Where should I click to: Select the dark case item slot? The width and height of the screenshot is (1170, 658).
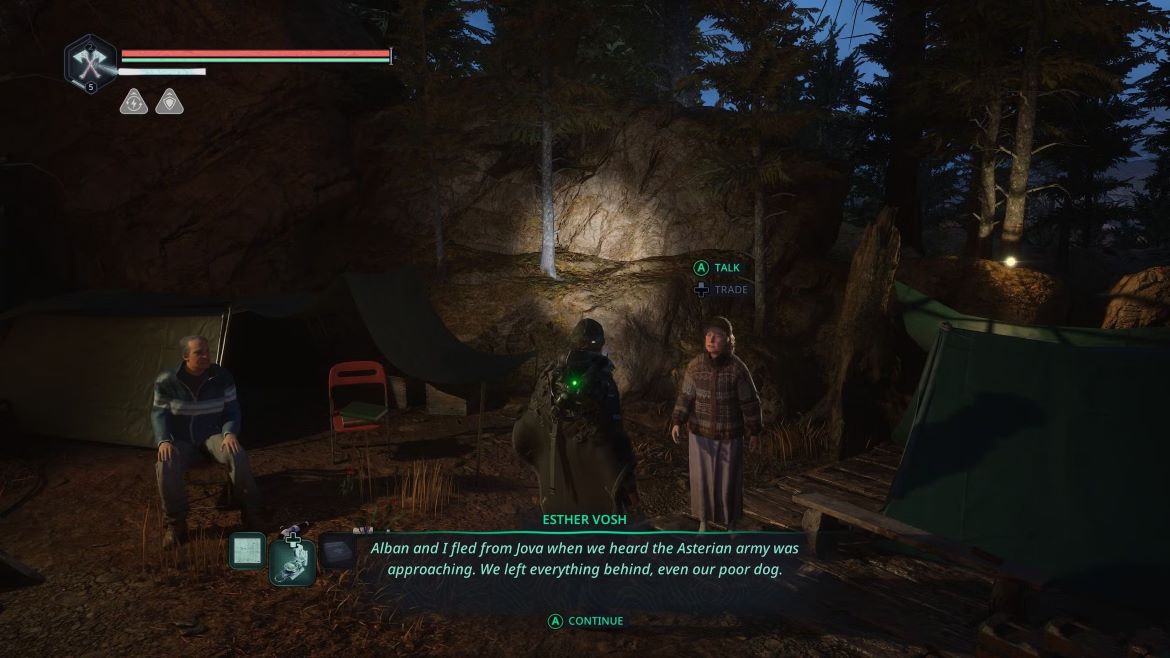[338, 550]
